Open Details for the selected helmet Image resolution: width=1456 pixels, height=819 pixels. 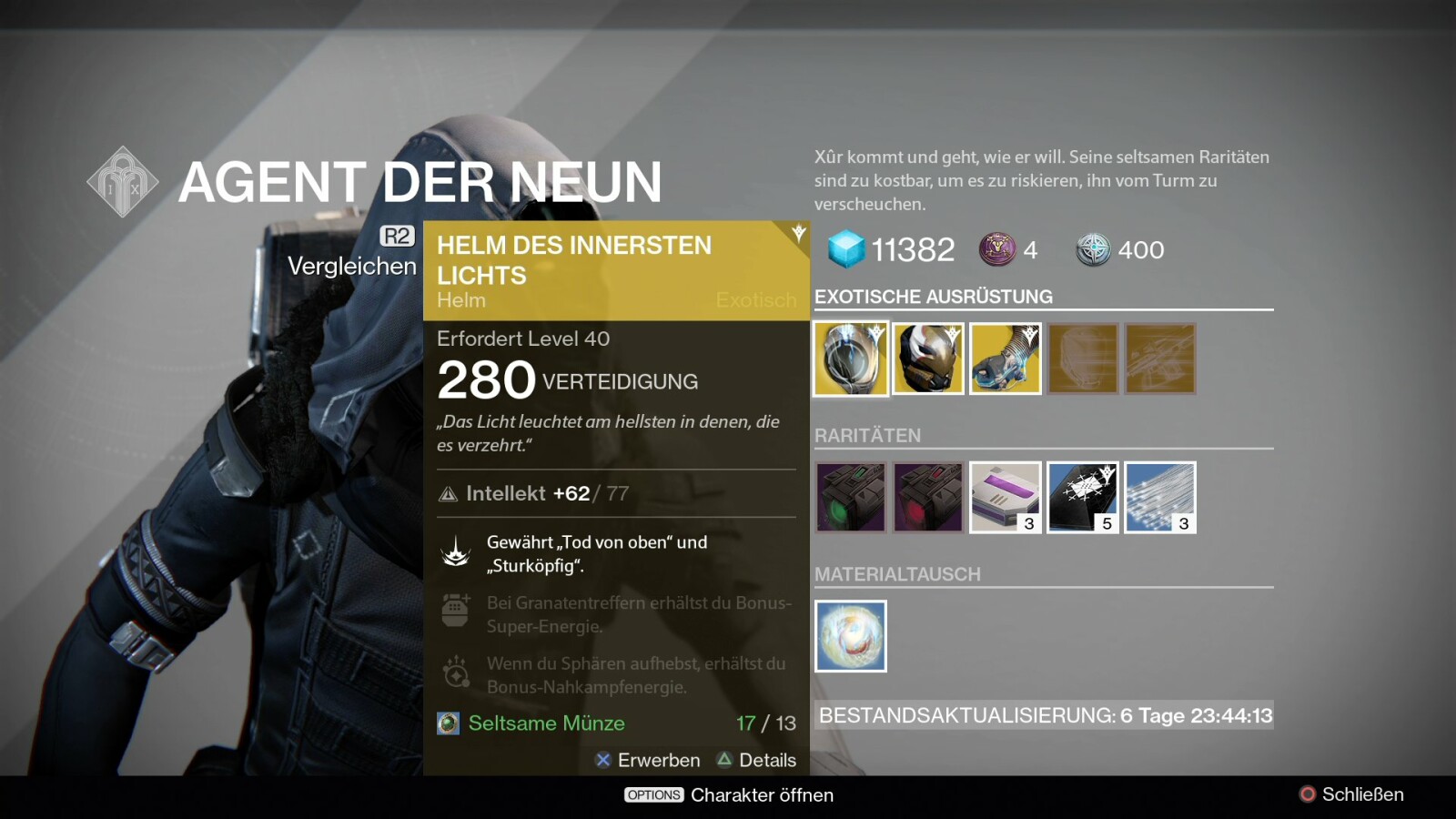click(756, 760)
